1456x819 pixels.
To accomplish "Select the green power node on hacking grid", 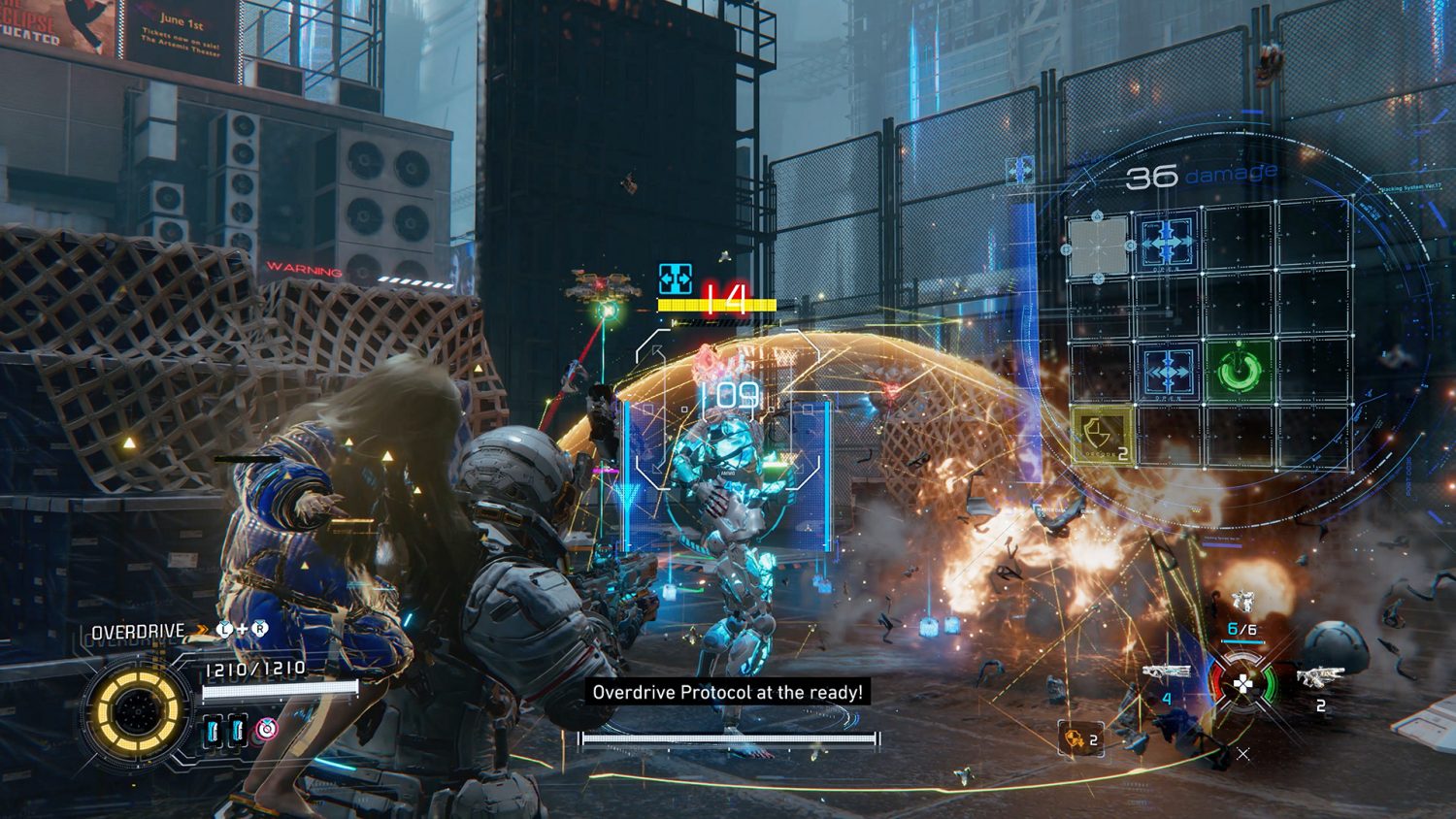I will coord(1241,371).
